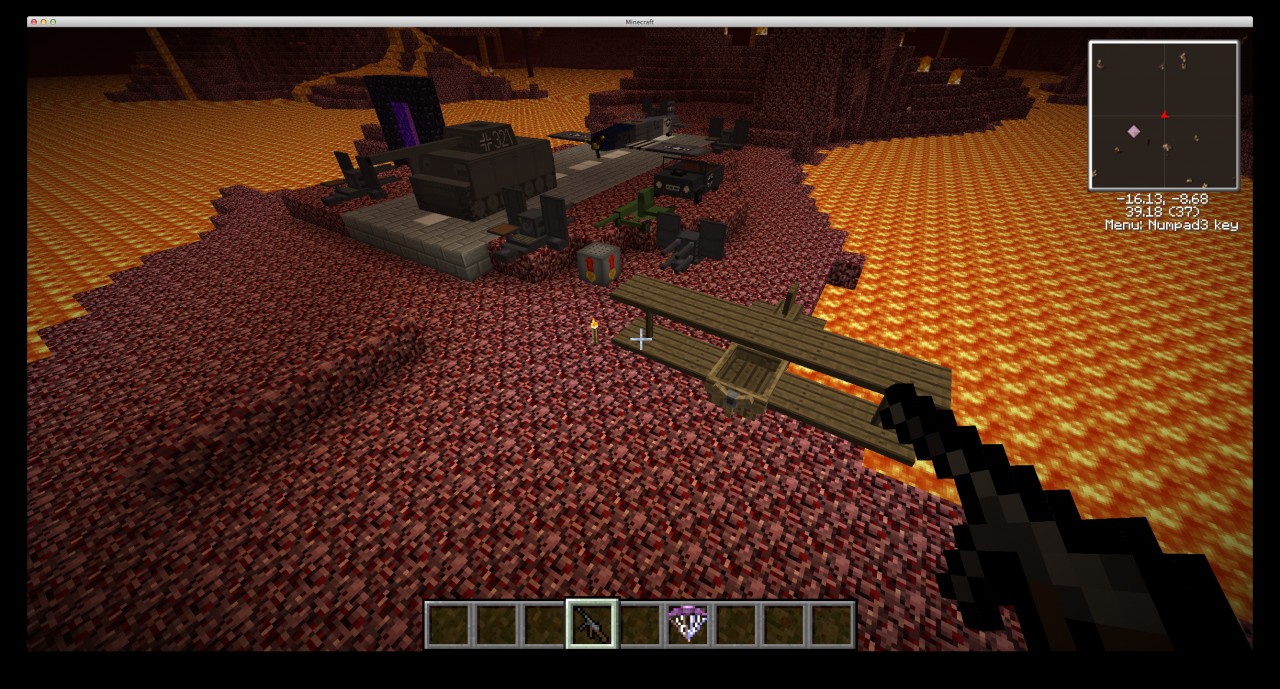This screenshot has width=1280, height=689.
Task: Click the pink diamond waypoint on minimap
Action: (x=1134, y=131)
